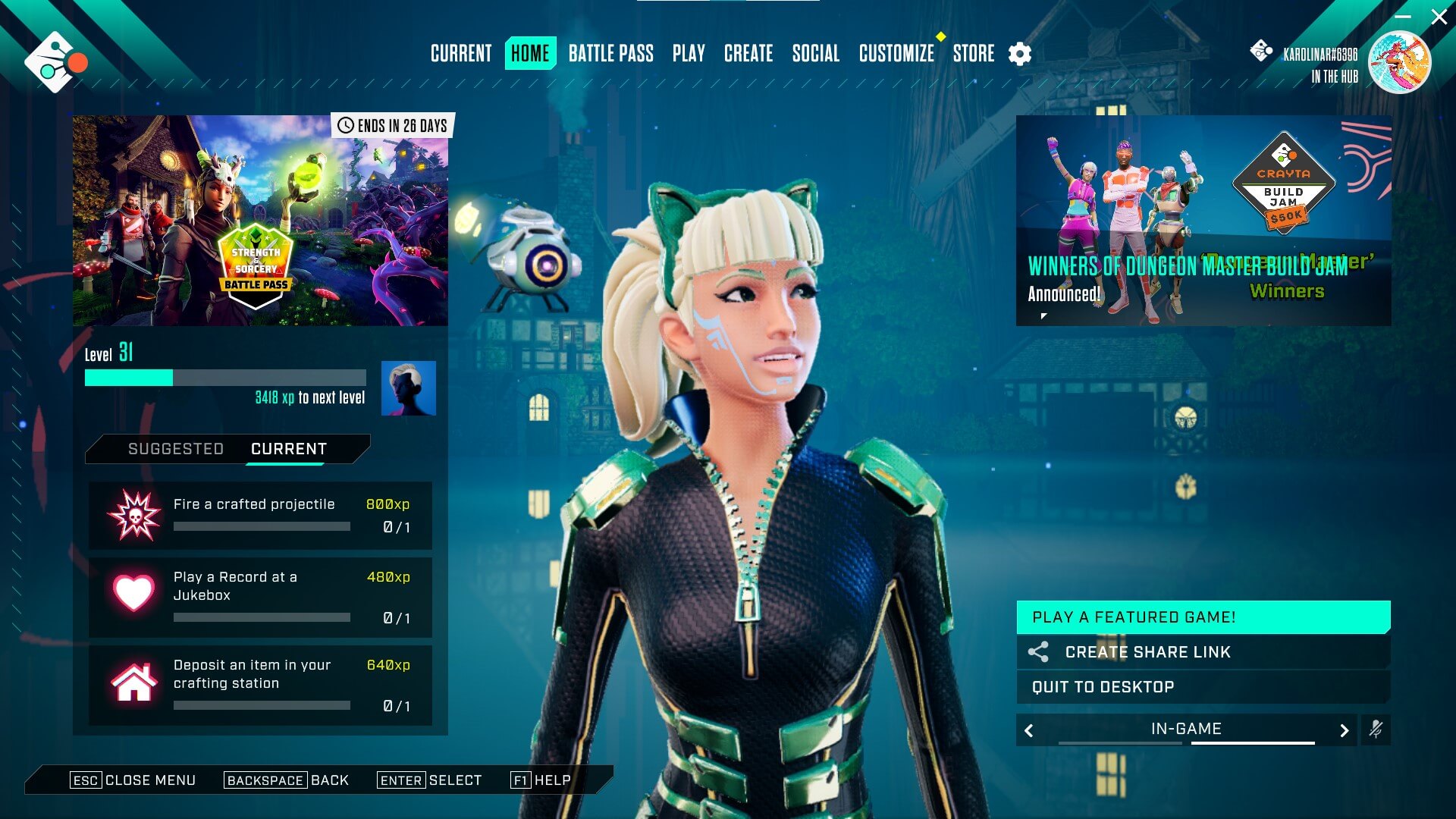Create a share link
1456x819 pixels.
1203,652
